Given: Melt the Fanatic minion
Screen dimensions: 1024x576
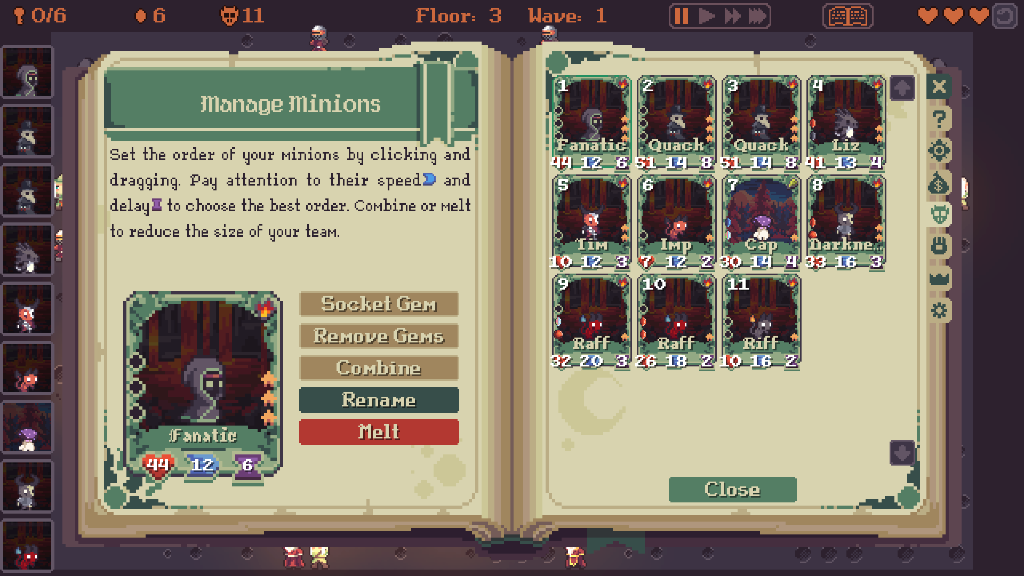Looking at the screenshot, I should coord(379,432).
